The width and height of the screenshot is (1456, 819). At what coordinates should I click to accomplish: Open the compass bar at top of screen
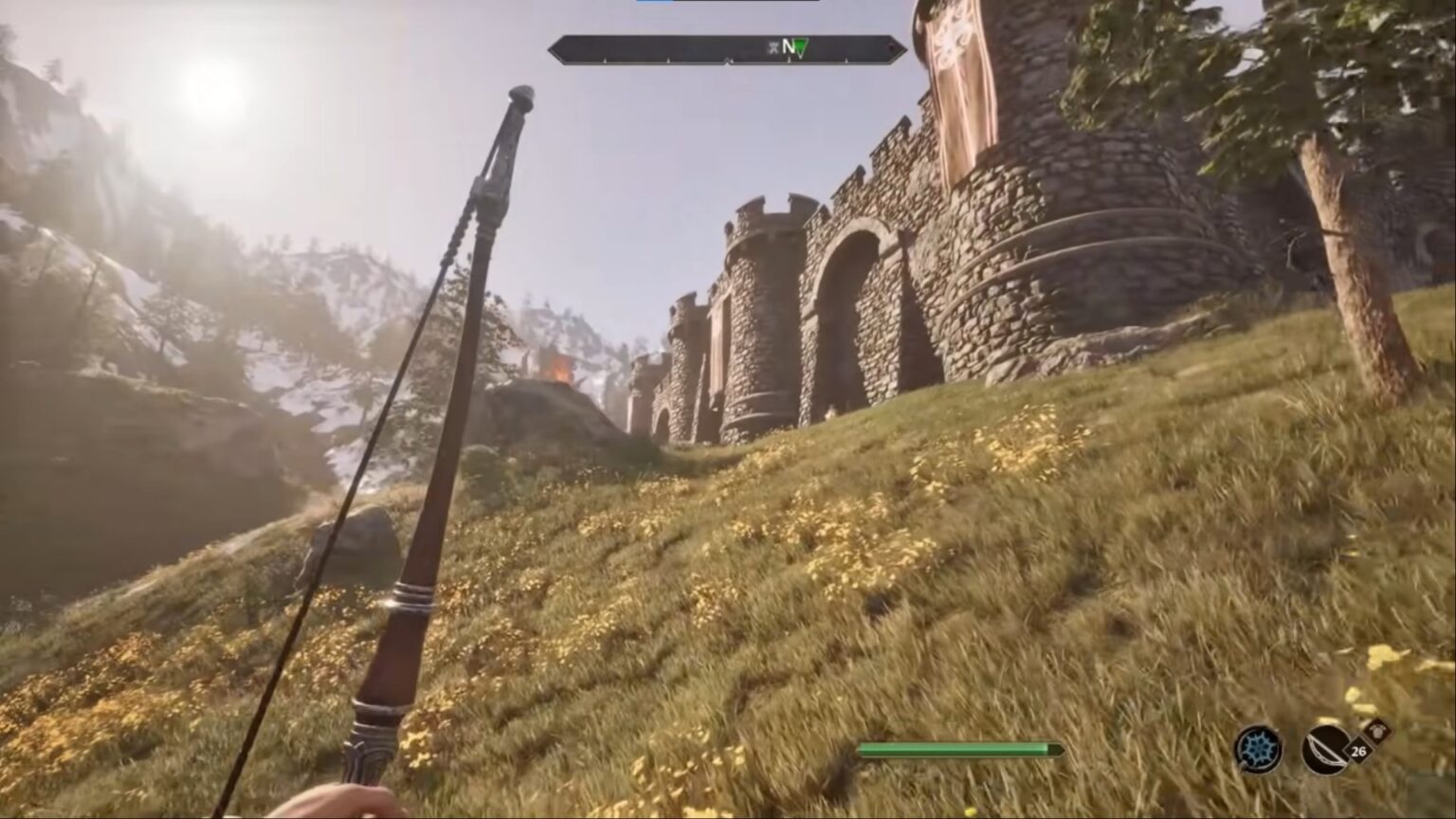[725, 45]
